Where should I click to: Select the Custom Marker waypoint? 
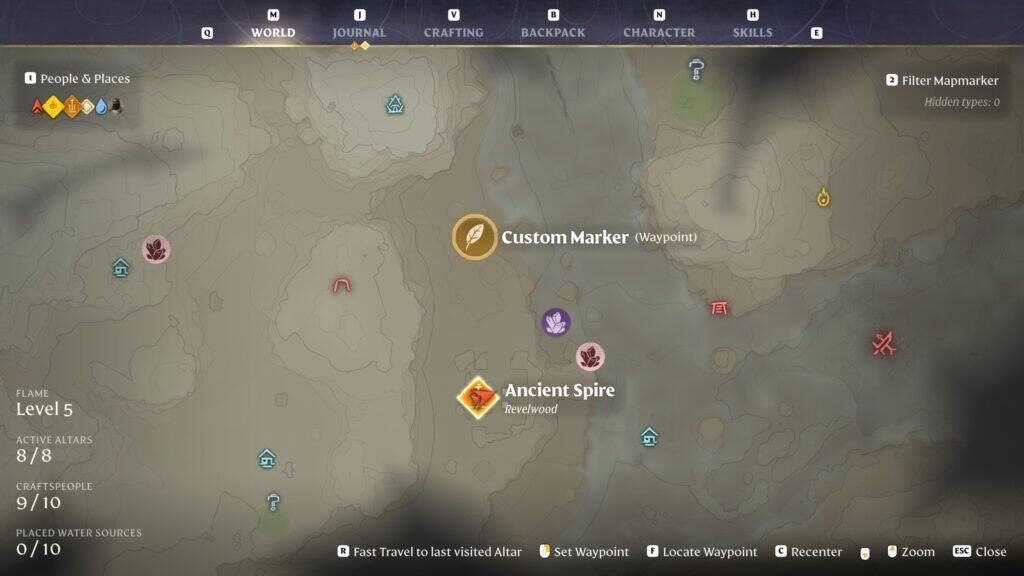coord(475,237)
